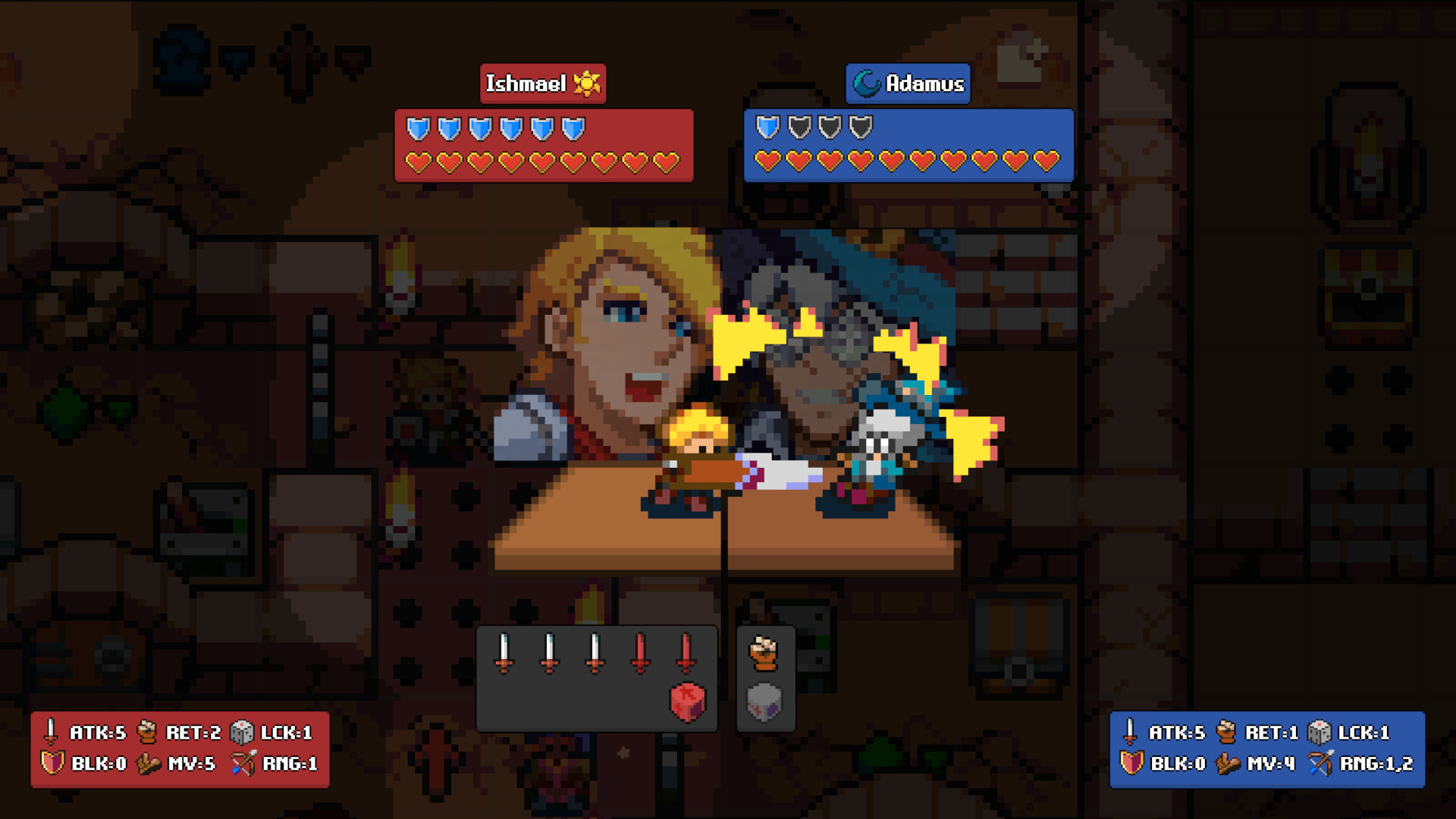Select the Adamus name banner with moon emblem
Image resolution: width=1456 pixels, height=819 pixels.
(907, 83)
